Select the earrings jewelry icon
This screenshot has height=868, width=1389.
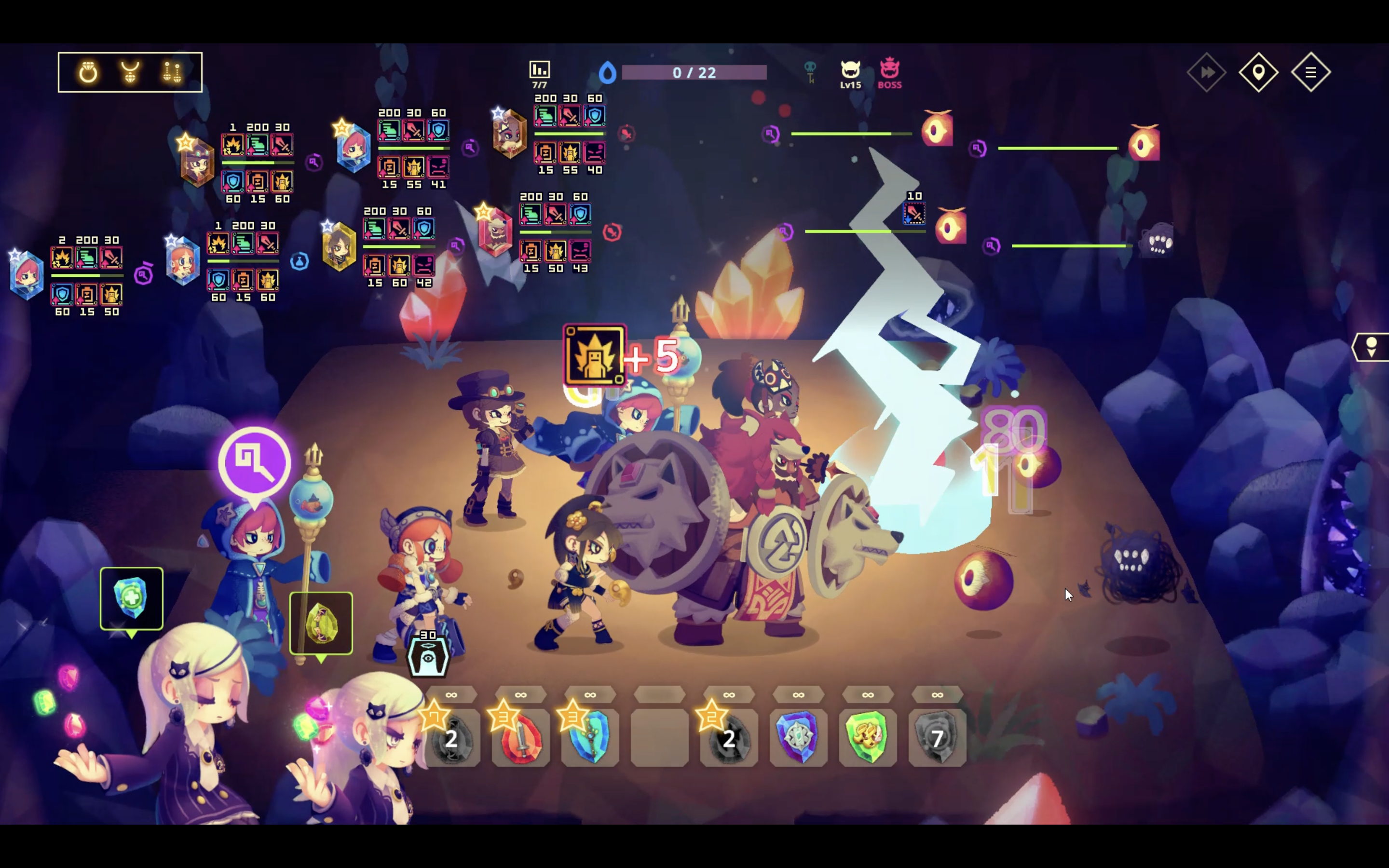pos(172,72)
